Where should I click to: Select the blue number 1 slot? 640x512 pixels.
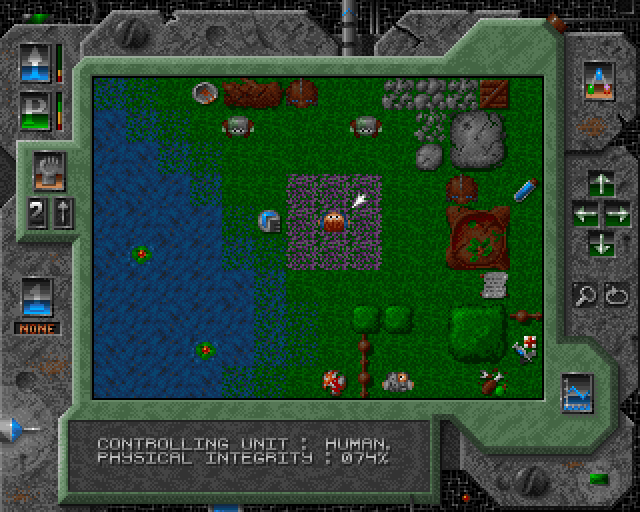37,296
